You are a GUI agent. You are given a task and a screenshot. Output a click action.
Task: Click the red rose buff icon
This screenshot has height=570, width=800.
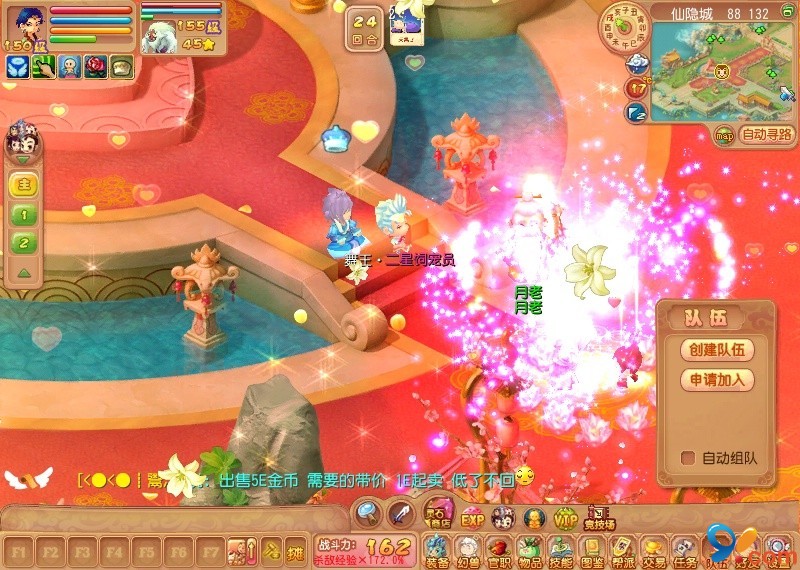pyautogui.click(x=96, y=66)
